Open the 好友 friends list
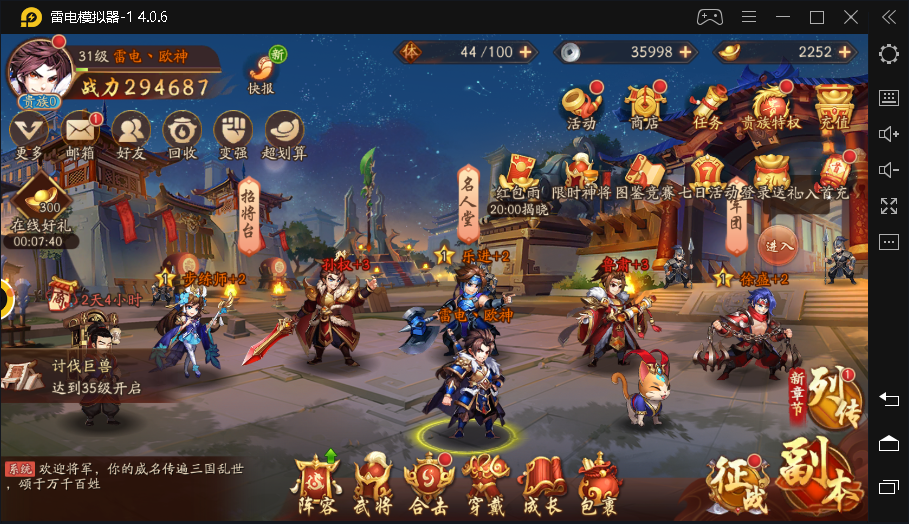This screenshot has height=524, width=909. click(x=131, y=132)
